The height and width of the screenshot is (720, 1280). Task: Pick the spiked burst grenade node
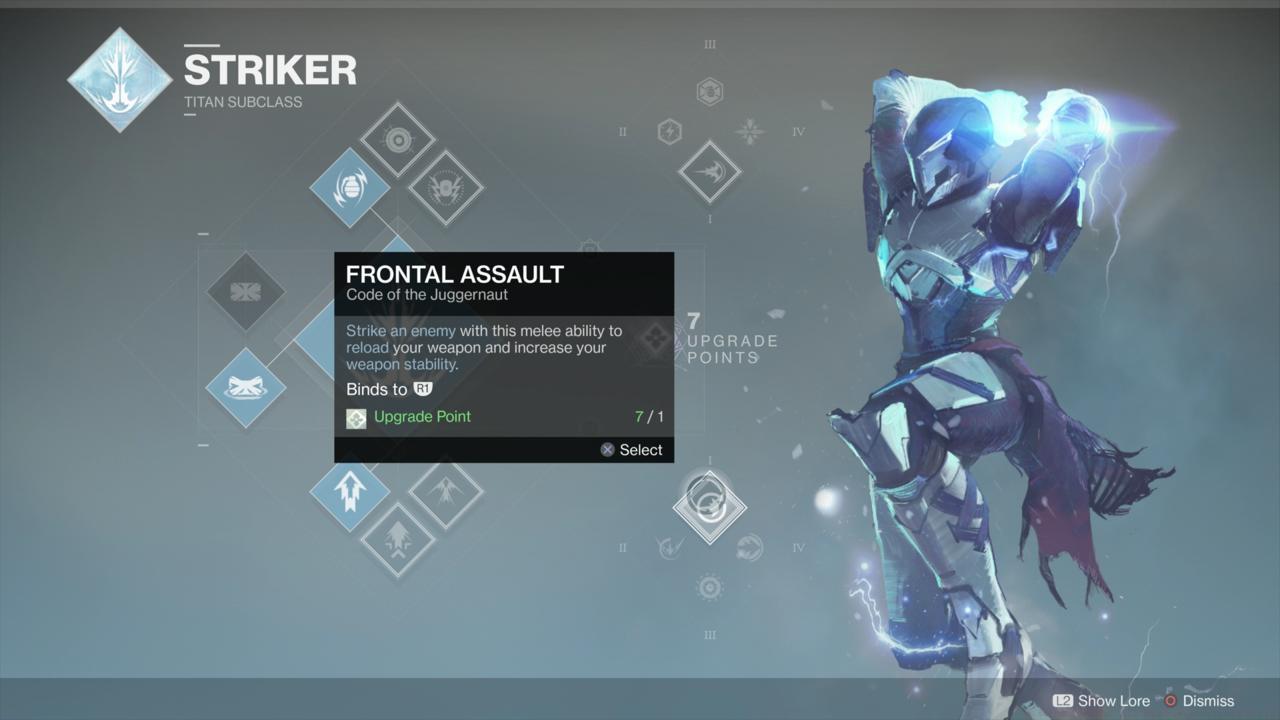445,187
